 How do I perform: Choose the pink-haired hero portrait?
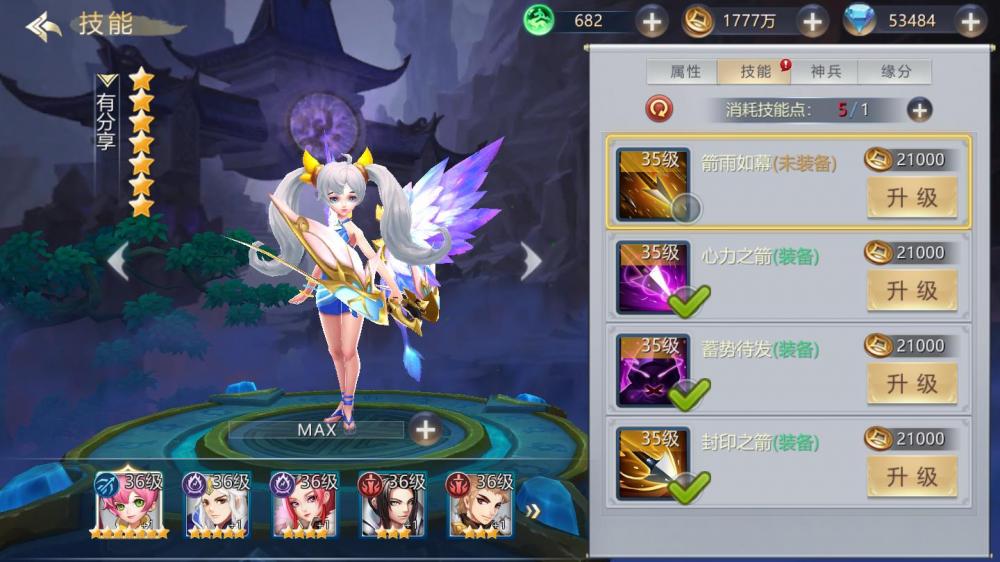tap(129, 504)
